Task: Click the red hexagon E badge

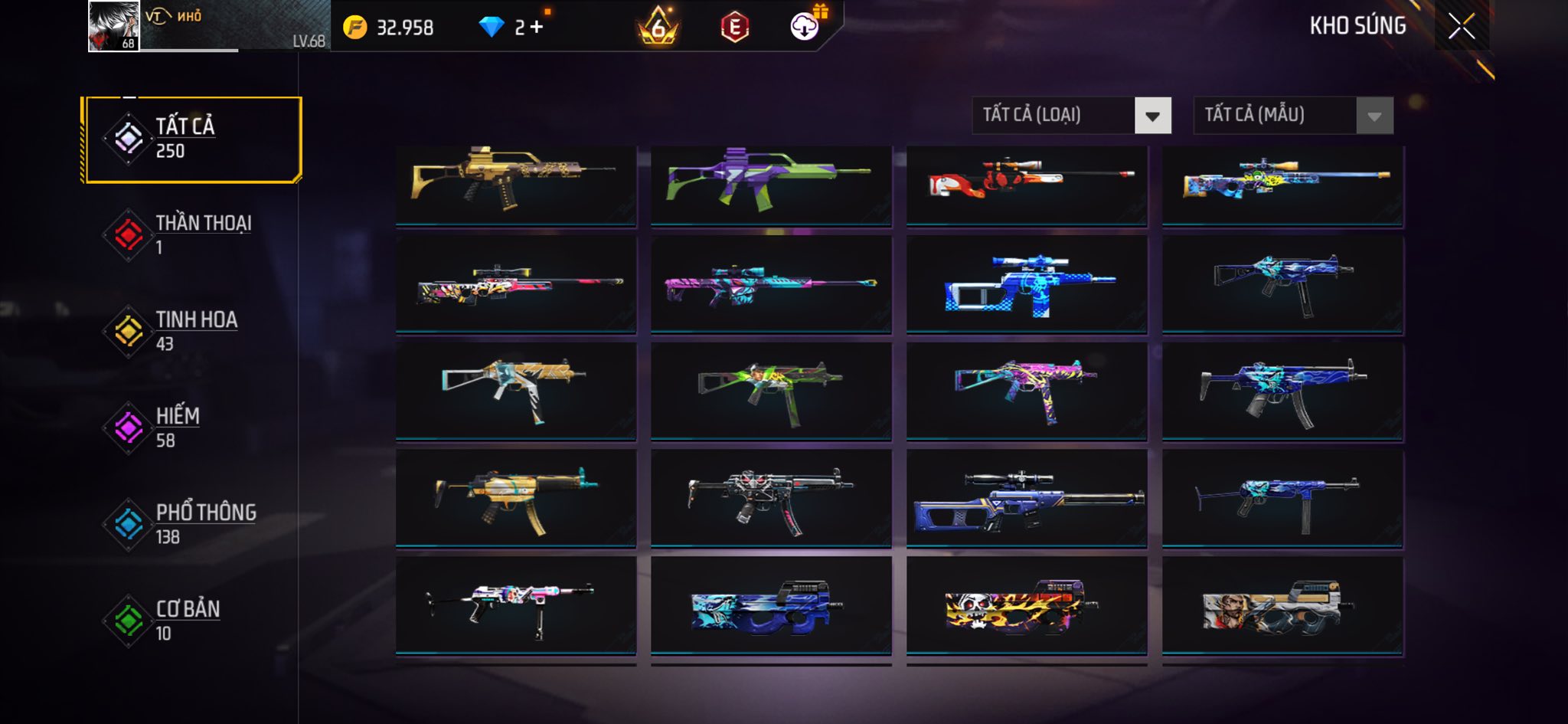Action: click(734, 28)
